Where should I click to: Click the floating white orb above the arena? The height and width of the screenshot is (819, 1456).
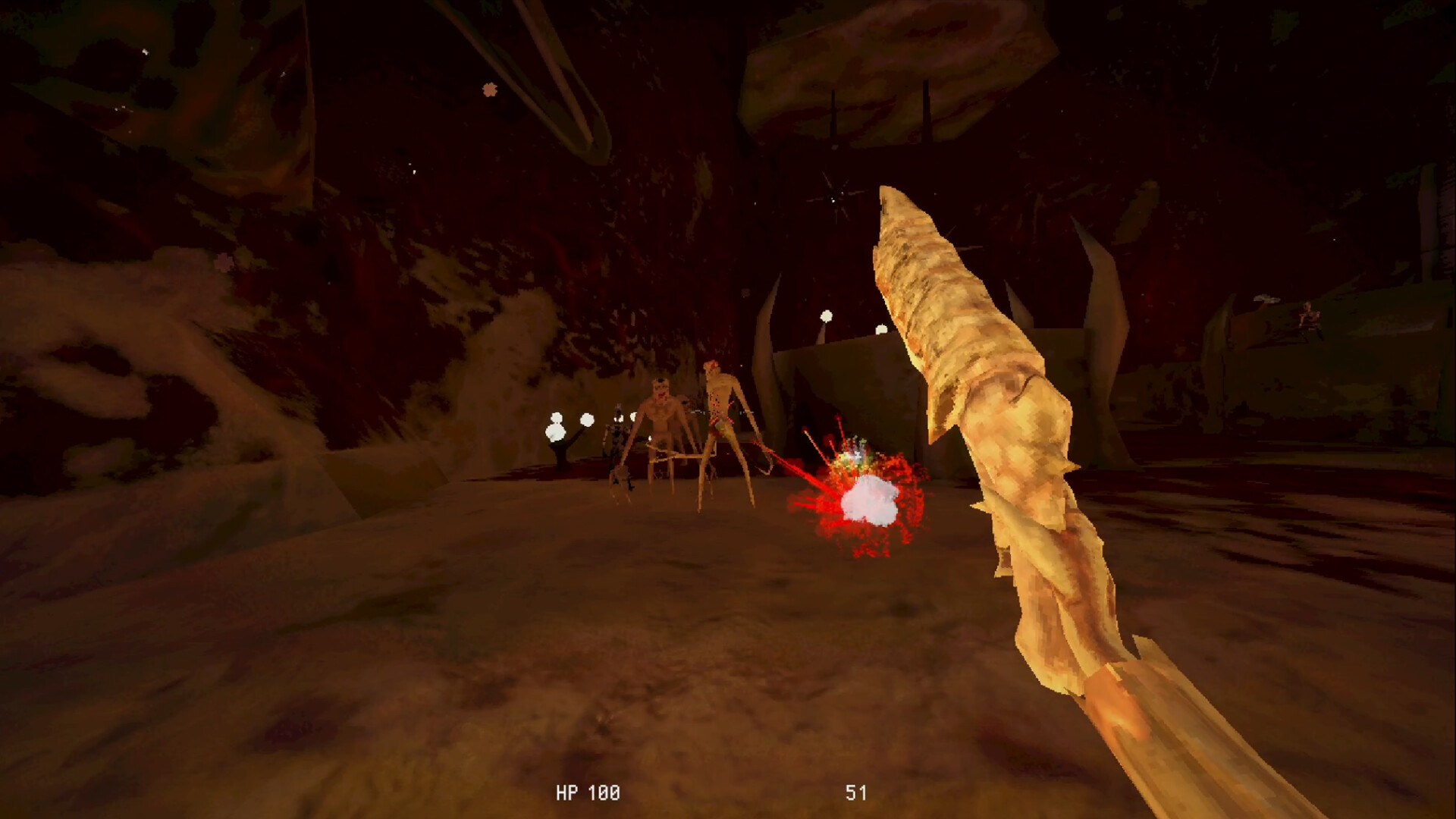(x=827, y=317)
